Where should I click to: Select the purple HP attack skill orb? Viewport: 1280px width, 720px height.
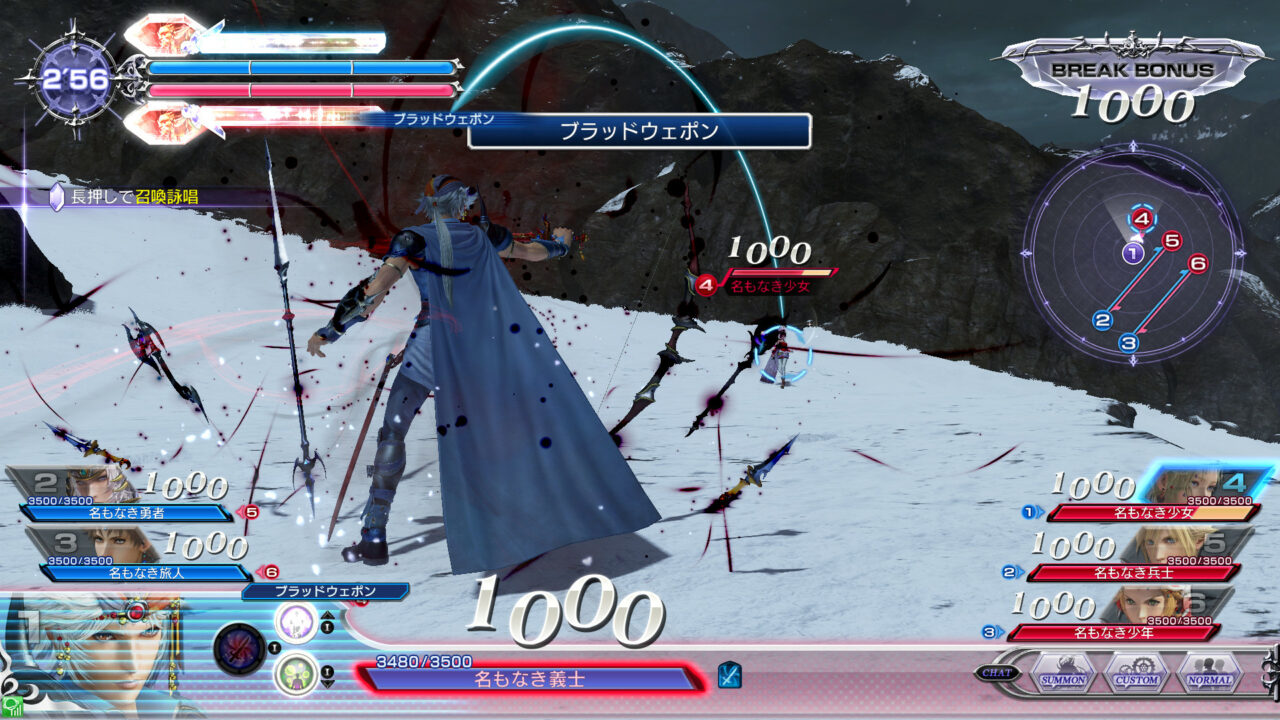(295, 623)
